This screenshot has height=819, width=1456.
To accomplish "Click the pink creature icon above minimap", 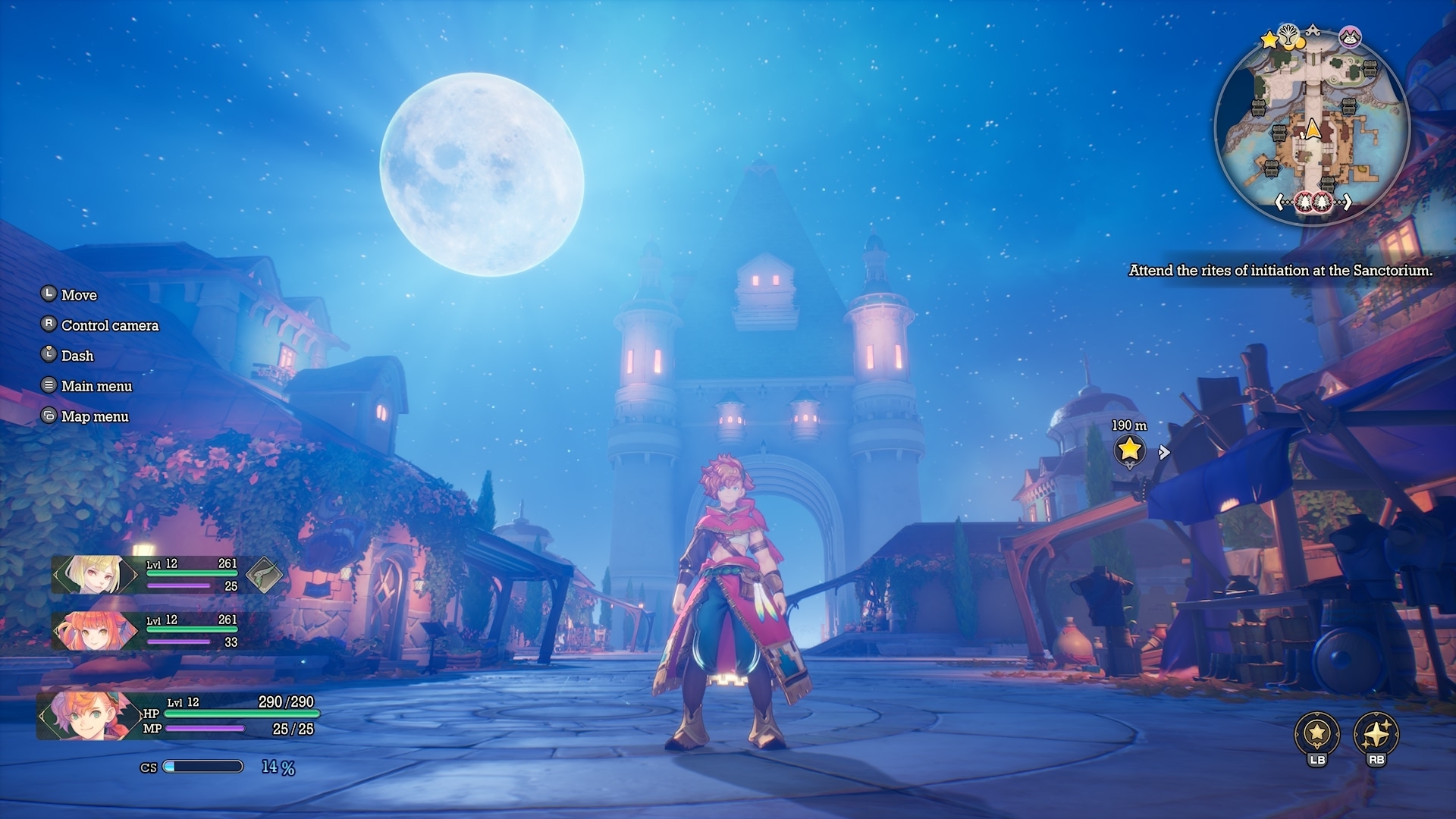I will (x=1351, y=36).
